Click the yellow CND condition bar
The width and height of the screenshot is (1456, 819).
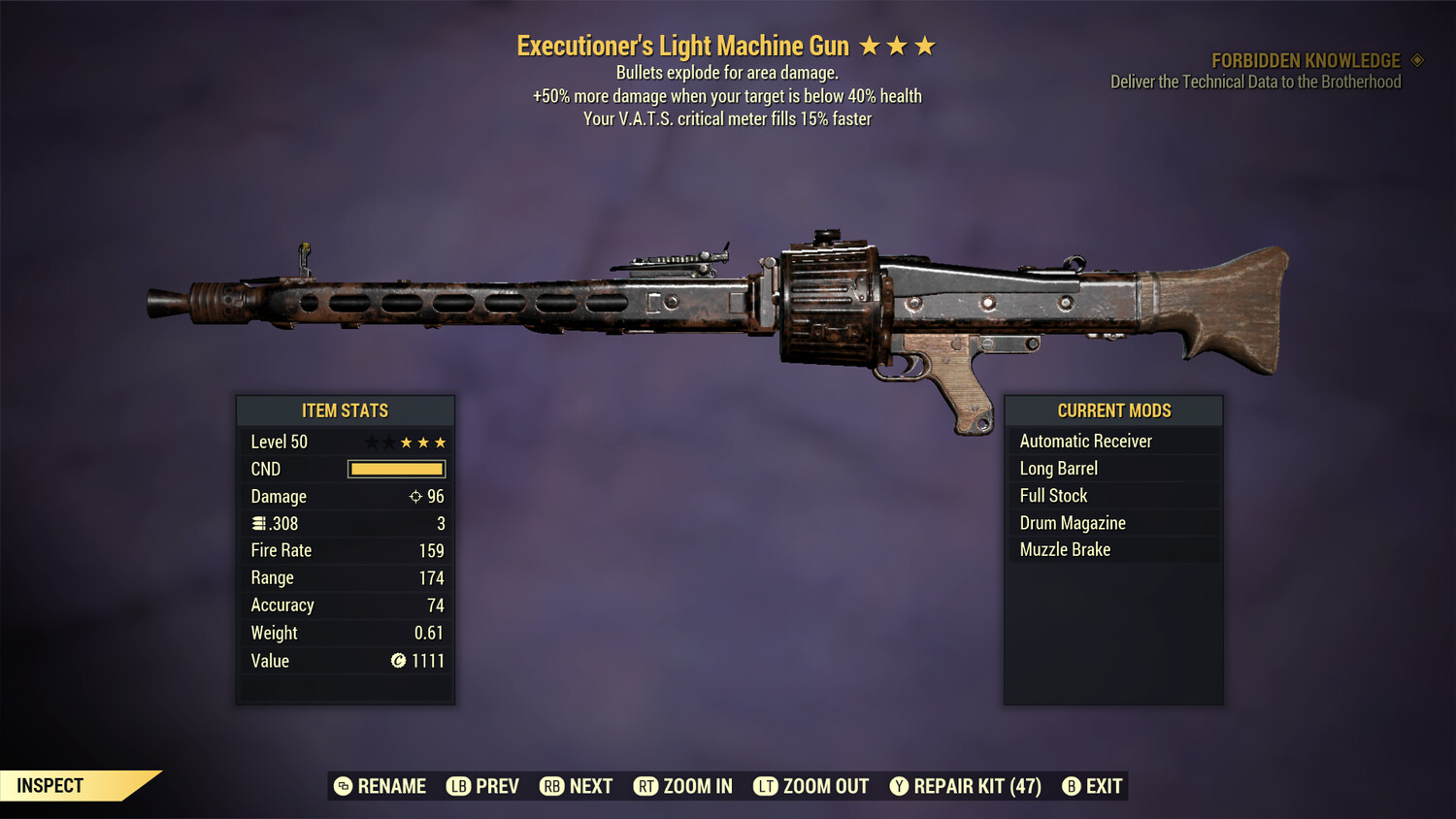[x=394, y=469]
